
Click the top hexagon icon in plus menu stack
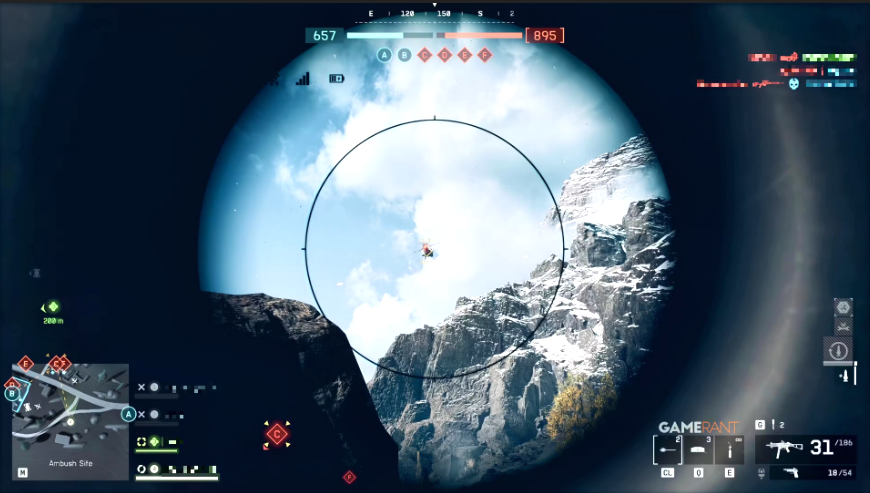(x=843, y=306)
